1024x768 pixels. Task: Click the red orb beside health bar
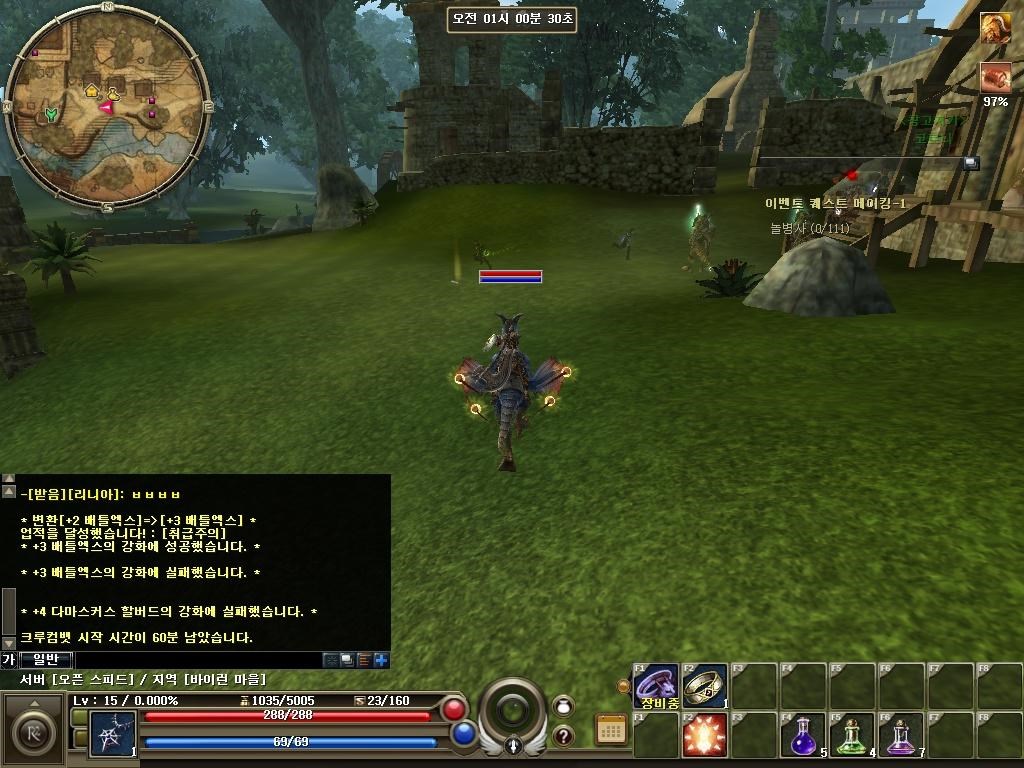pyautogui.click(x=455, y=710)
